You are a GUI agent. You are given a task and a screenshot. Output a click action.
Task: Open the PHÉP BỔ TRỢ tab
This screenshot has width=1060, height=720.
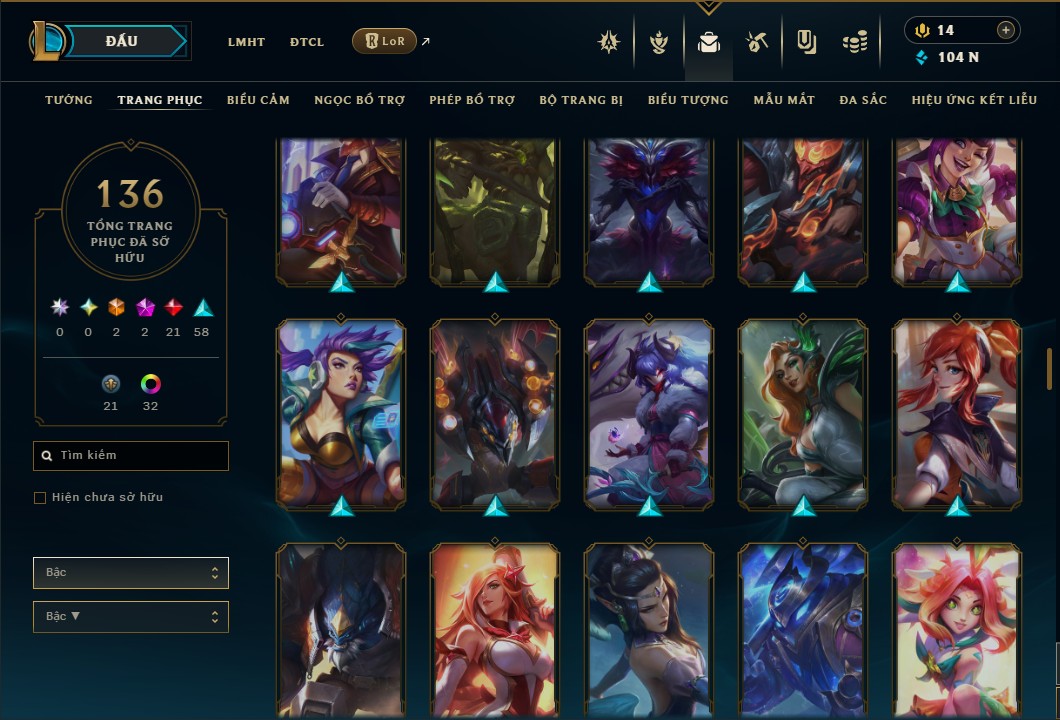(x=472, y=100)
